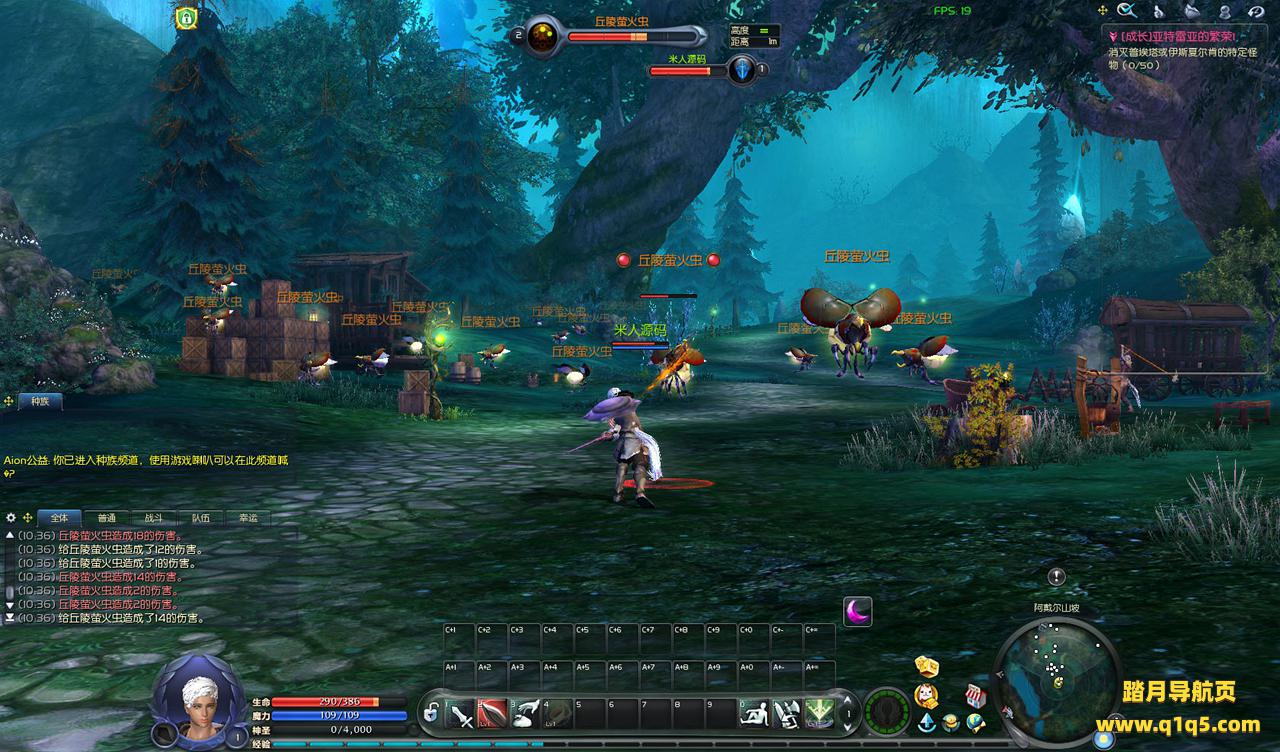Screen dimensions: 1280x752
Task: Click the 种族 race channel tab
Action: coord(40,401)
